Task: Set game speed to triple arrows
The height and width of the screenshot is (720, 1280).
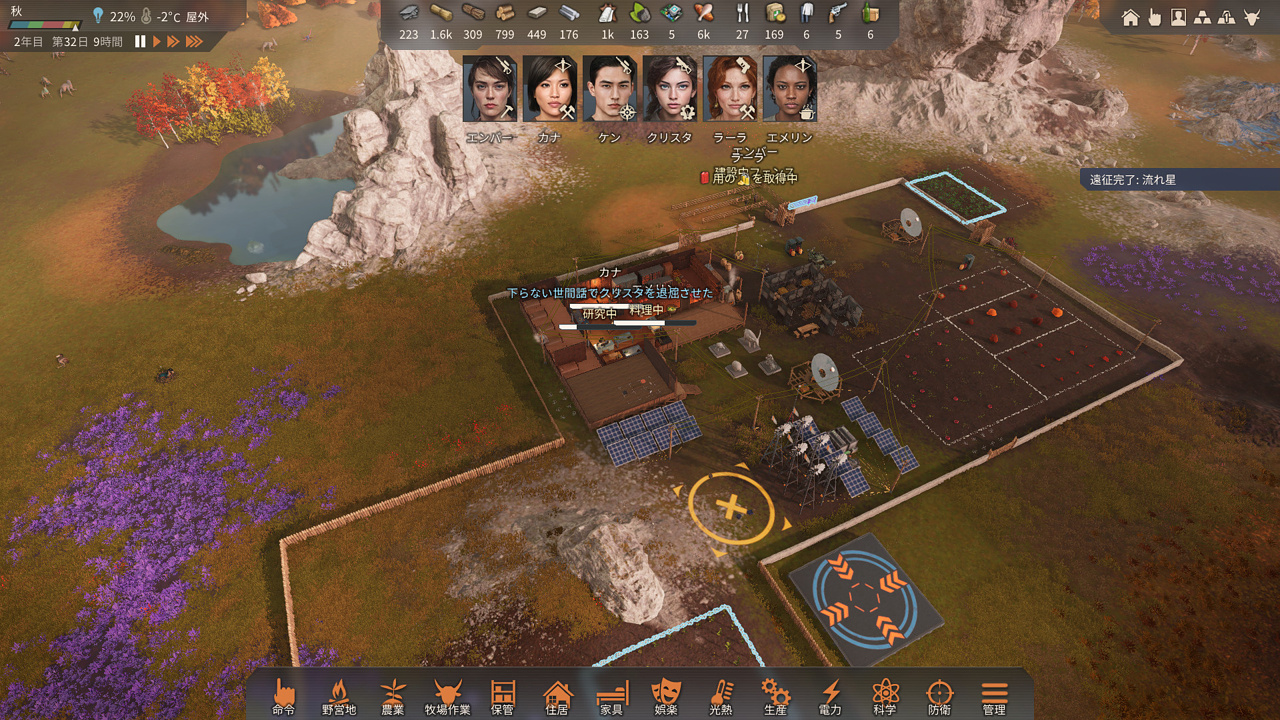Action: (194, 41)
